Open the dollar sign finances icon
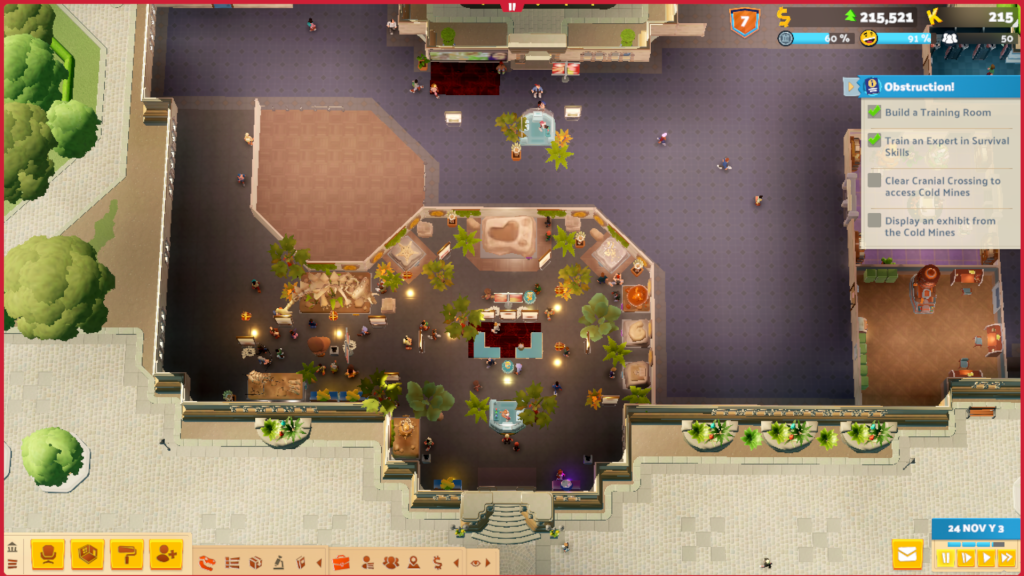 point(437,562)
